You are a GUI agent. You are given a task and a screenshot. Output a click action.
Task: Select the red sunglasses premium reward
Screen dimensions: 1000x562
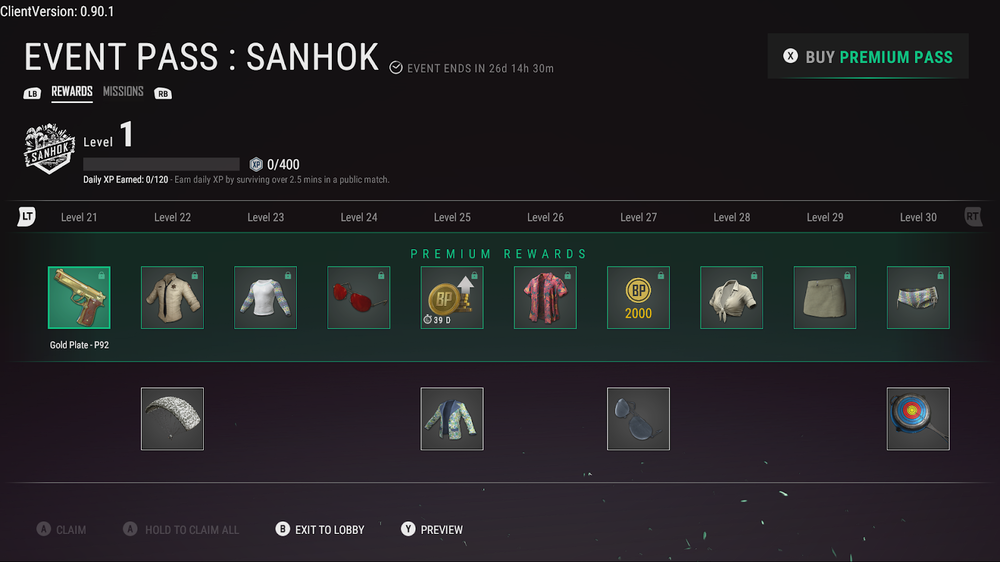[x=359, y=298]
